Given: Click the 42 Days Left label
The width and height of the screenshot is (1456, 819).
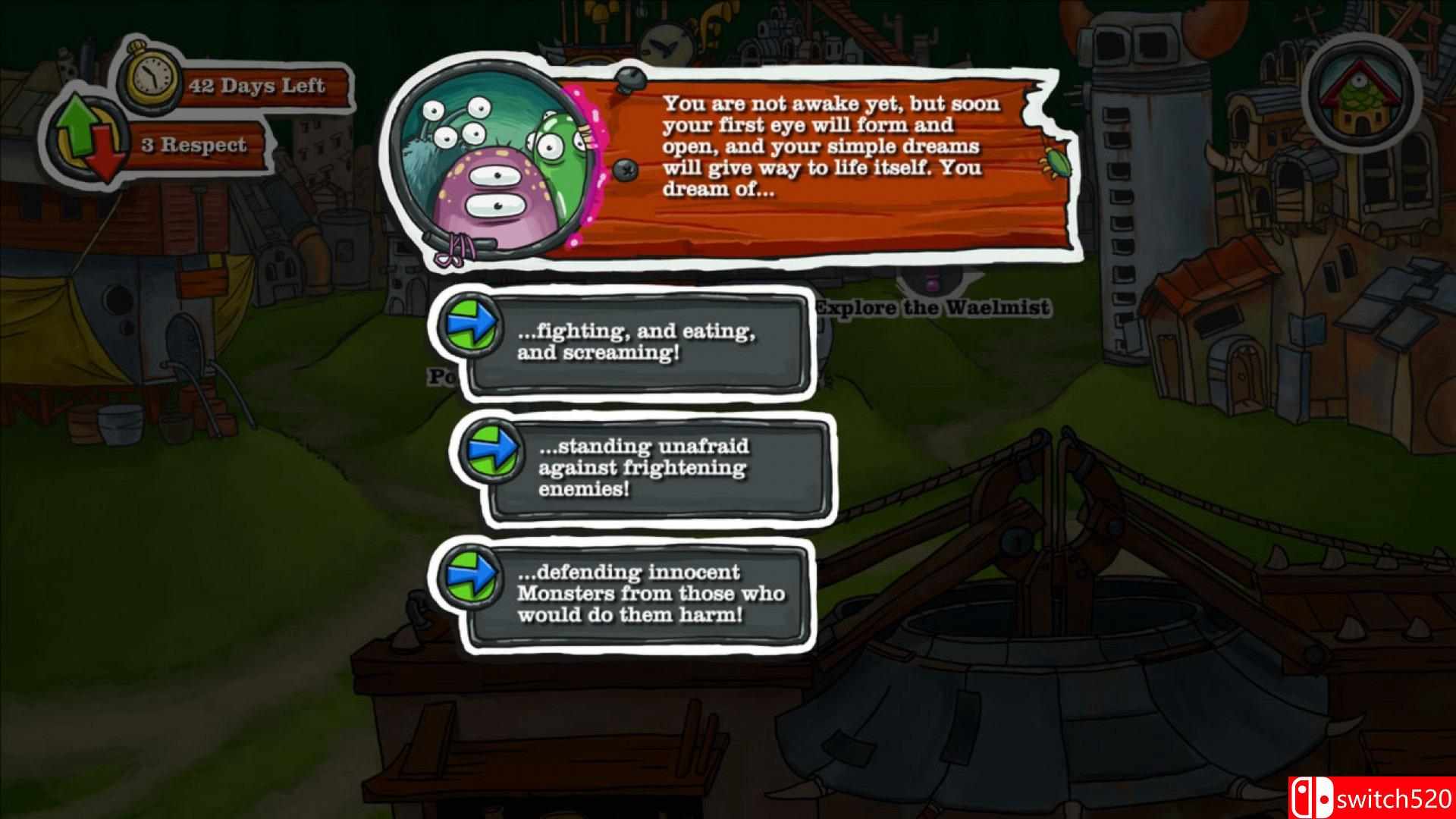Looking at the screenshot, I should 256,86.
